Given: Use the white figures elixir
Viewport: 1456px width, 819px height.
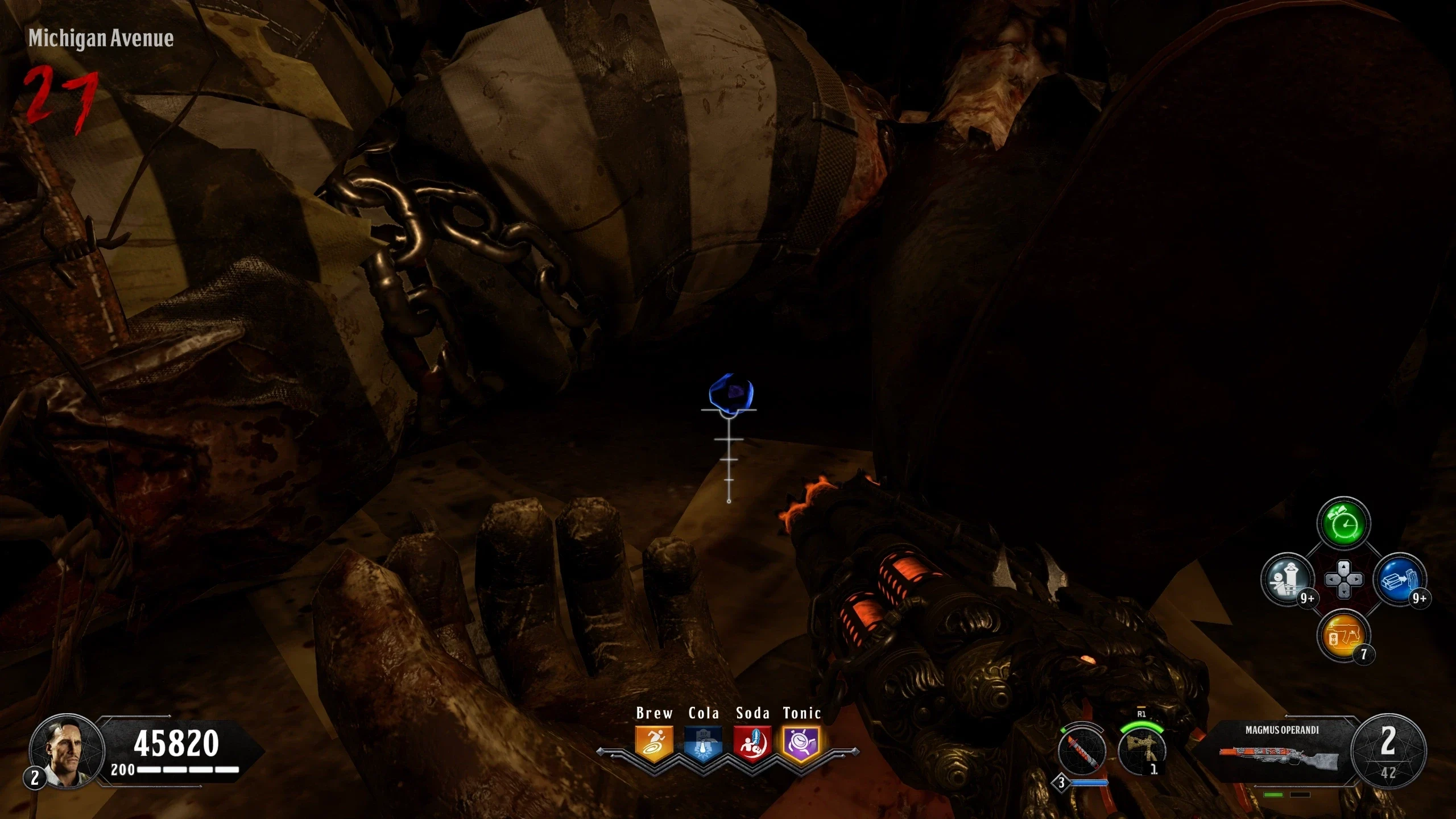Looking at the screenshot, I should [x=1288, y=580].
